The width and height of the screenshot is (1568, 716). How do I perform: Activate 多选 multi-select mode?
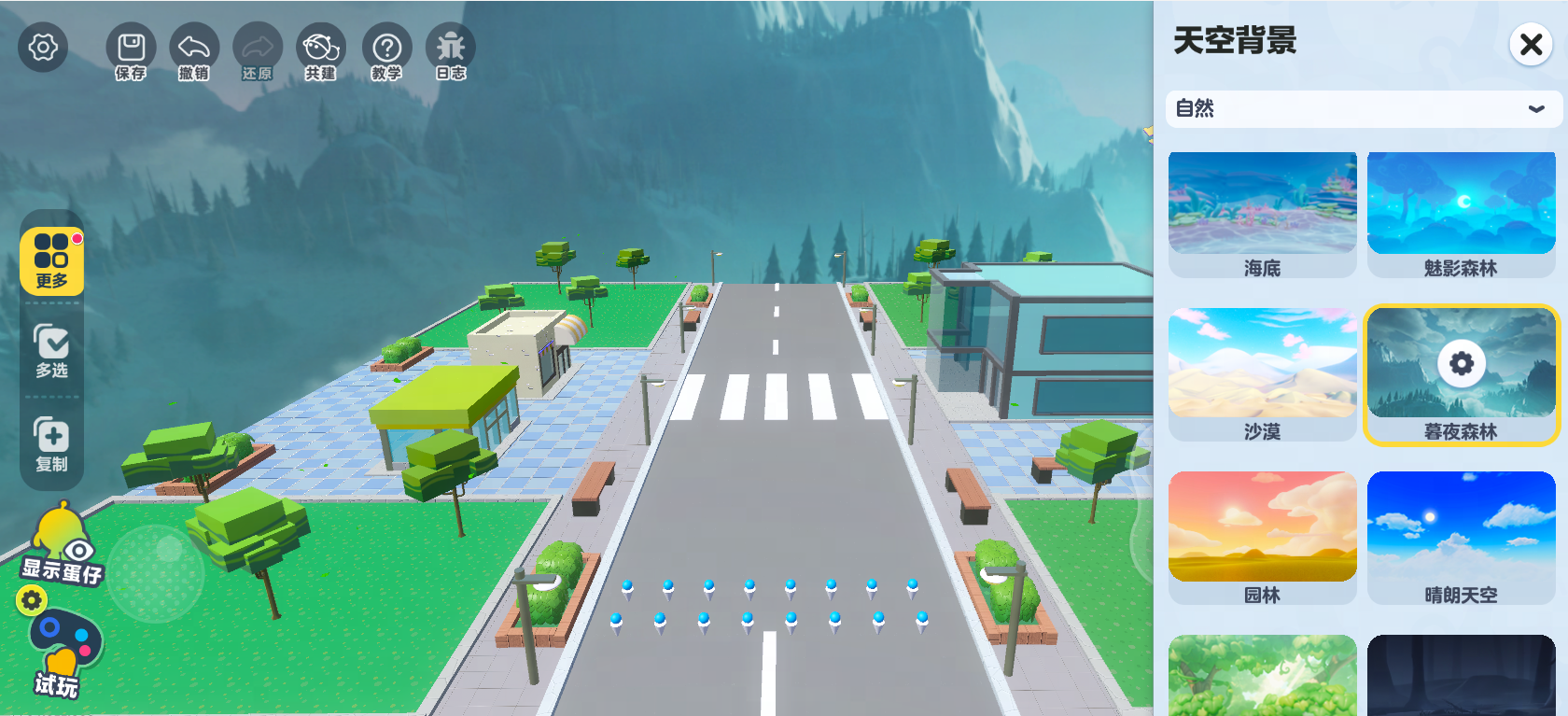[52, 350]
